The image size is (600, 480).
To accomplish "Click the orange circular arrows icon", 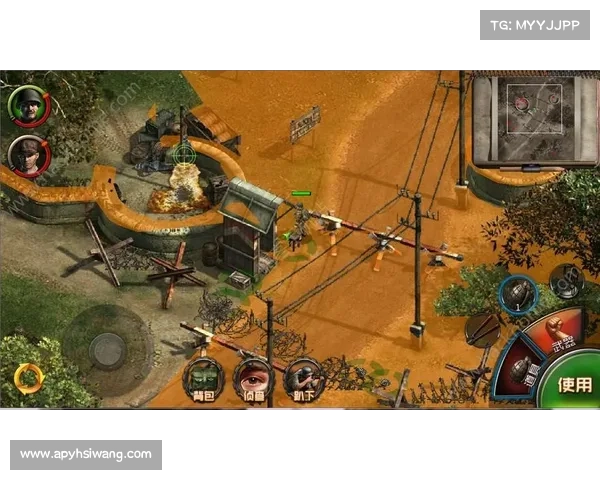I will pos(28,377).
